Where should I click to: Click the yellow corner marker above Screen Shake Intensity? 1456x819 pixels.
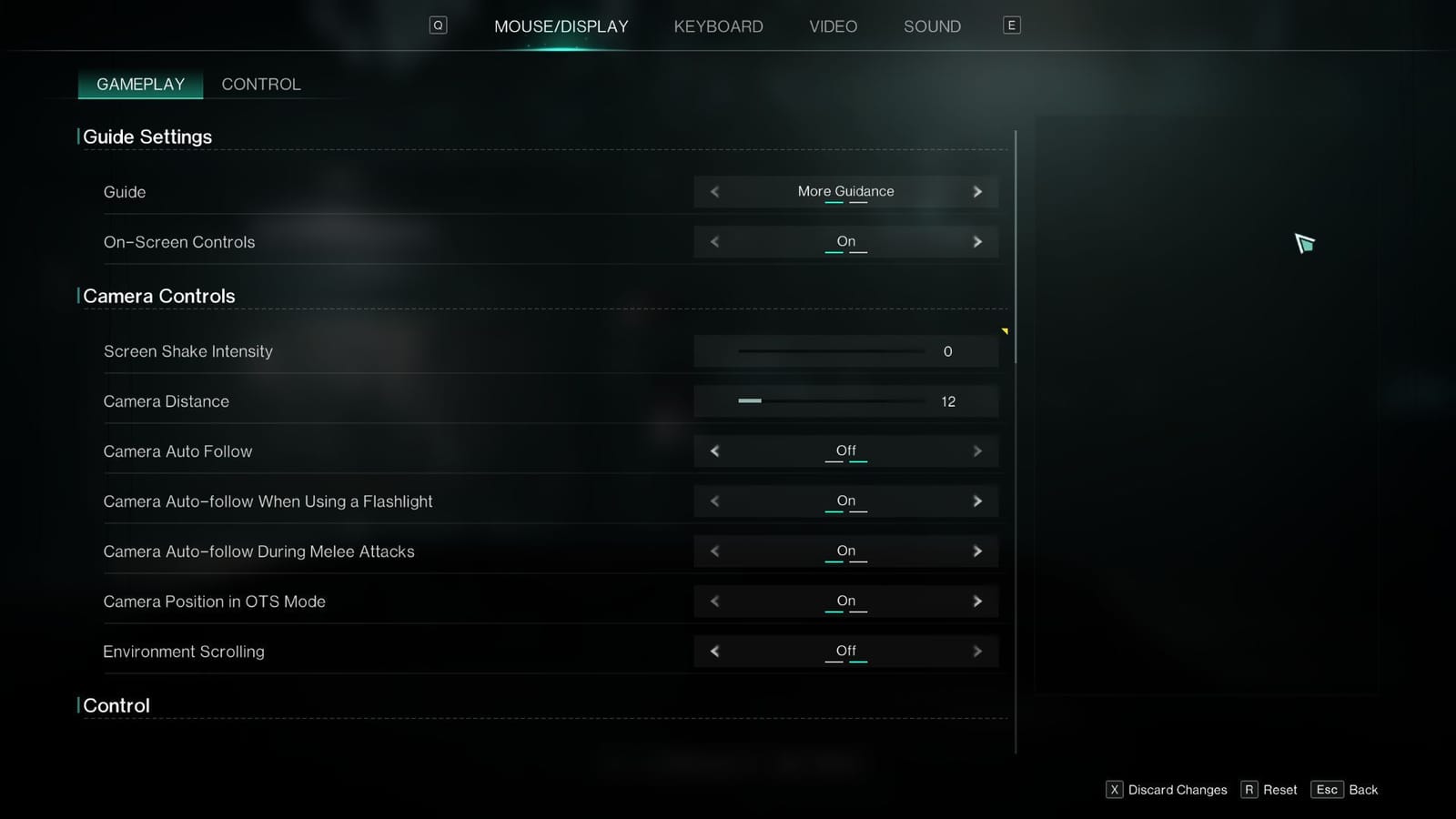1005,331
